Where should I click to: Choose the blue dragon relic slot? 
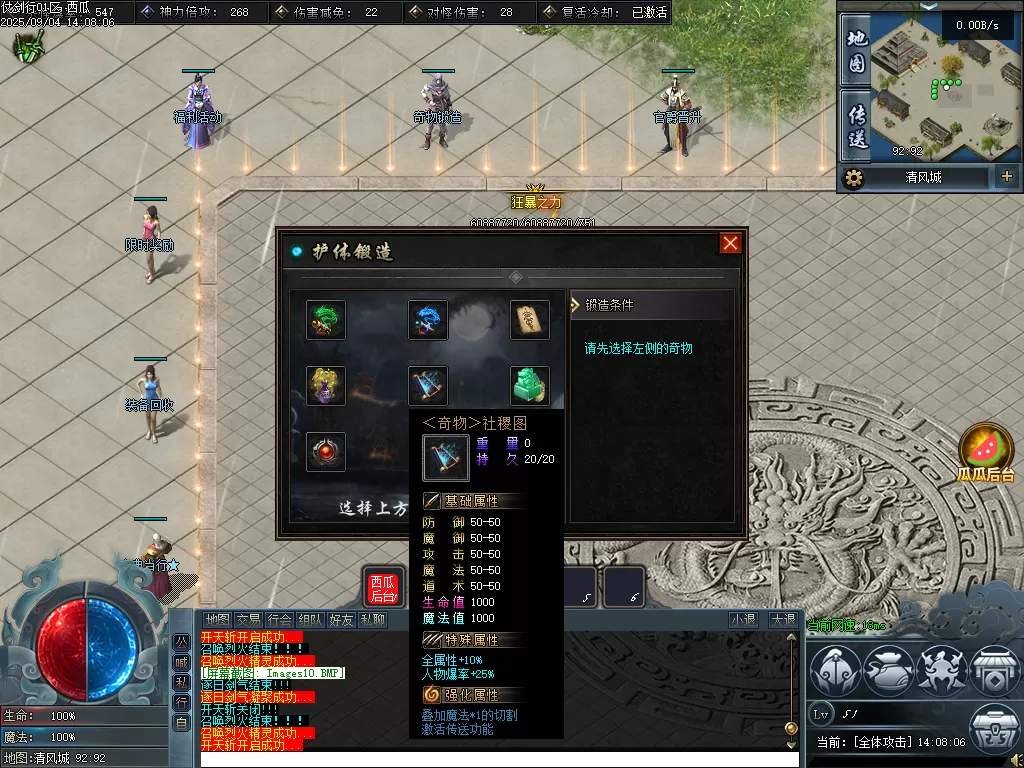[428, 320]
